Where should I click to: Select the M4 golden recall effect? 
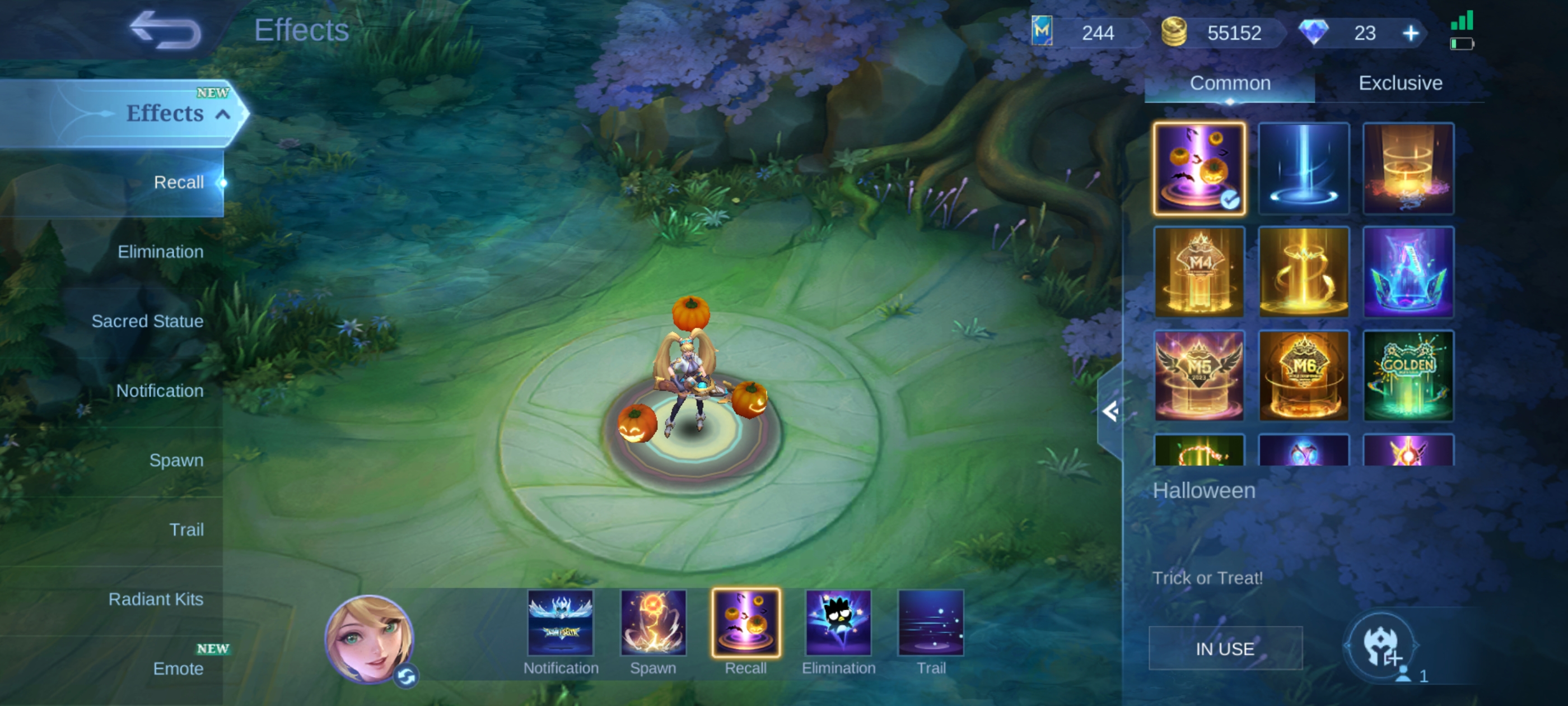coord(1198,272)
